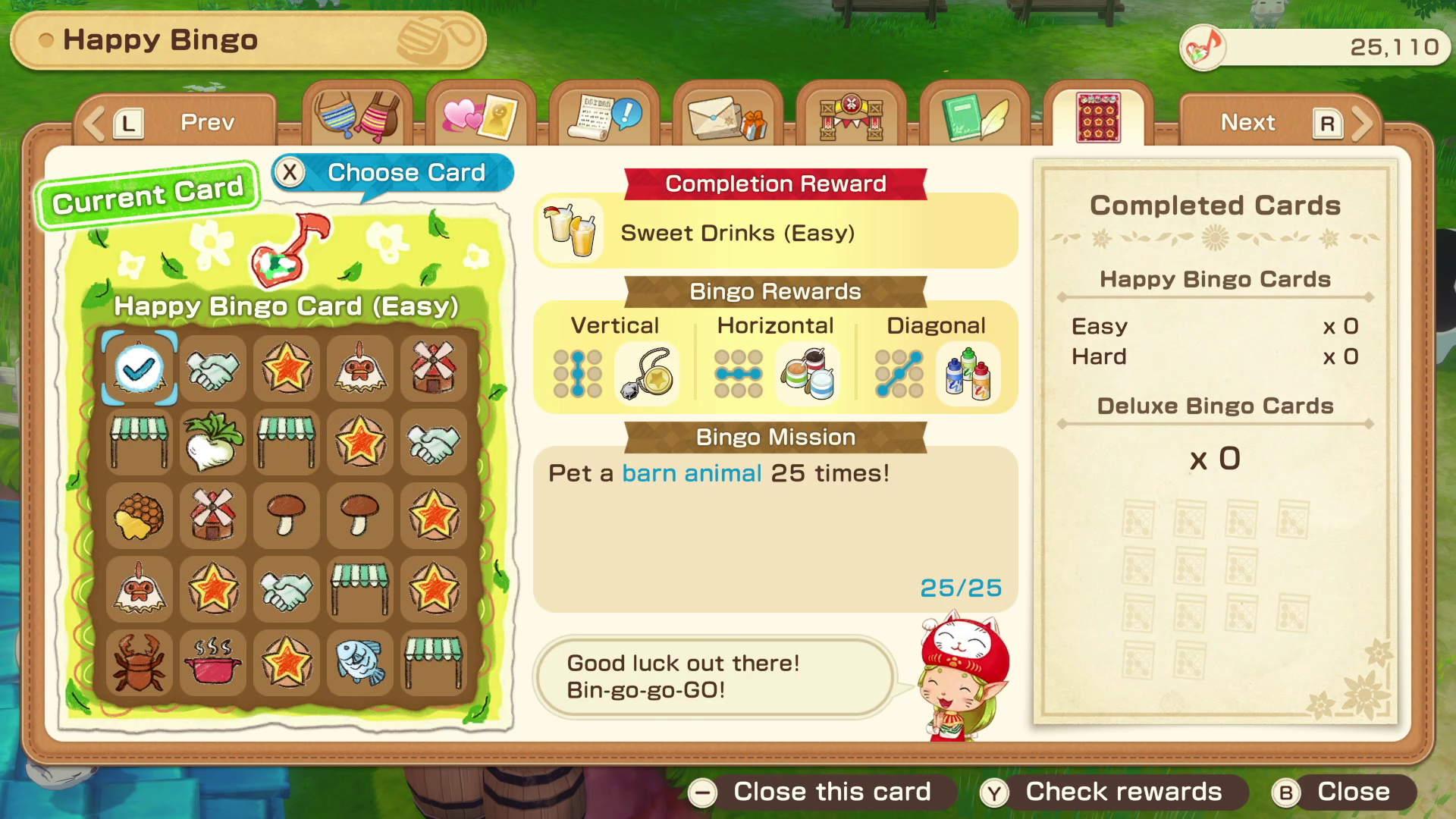Select the cooking pot bingo tile

point(212,664)
